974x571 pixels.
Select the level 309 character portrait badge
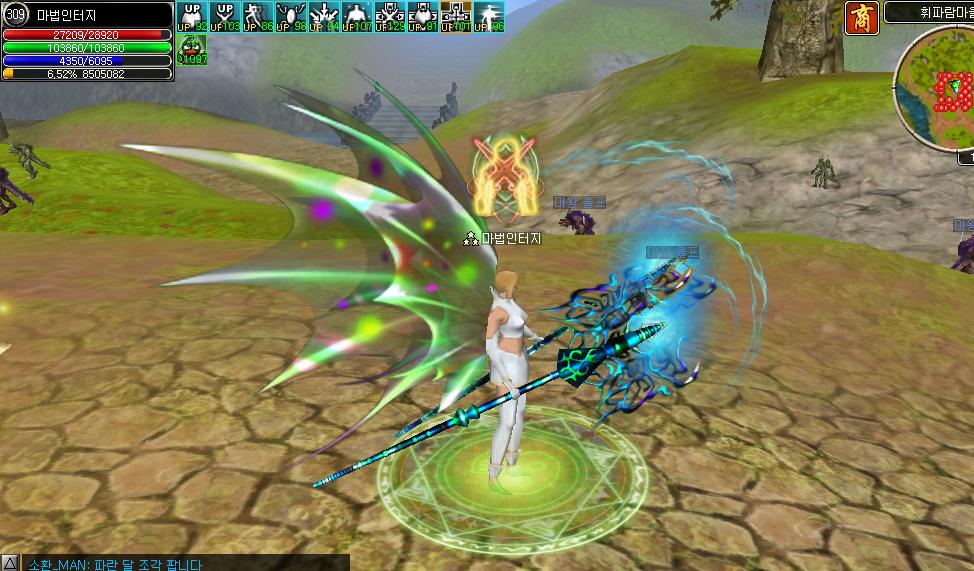(x=16, y=14)
